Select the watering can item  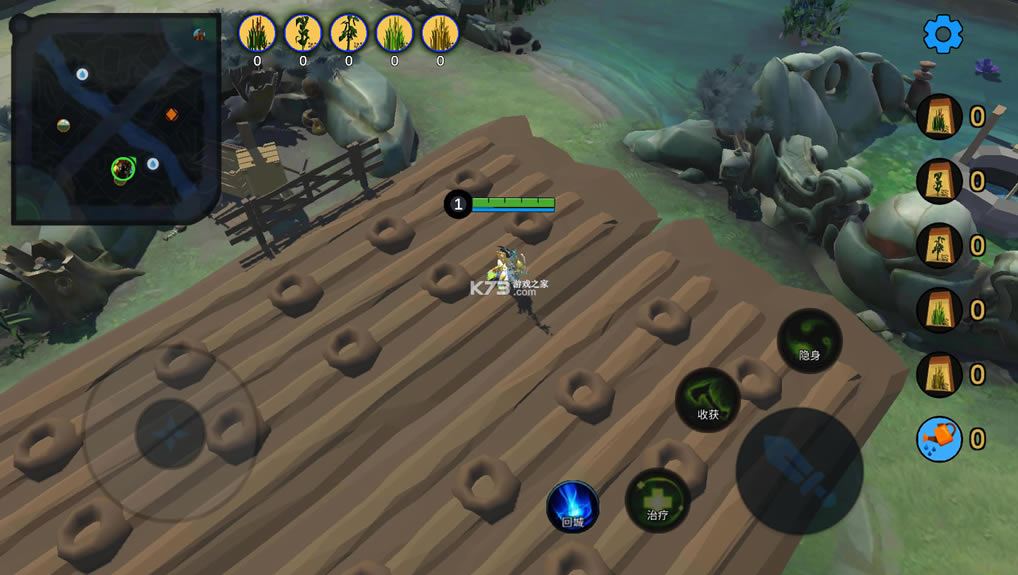pos(939,439)
